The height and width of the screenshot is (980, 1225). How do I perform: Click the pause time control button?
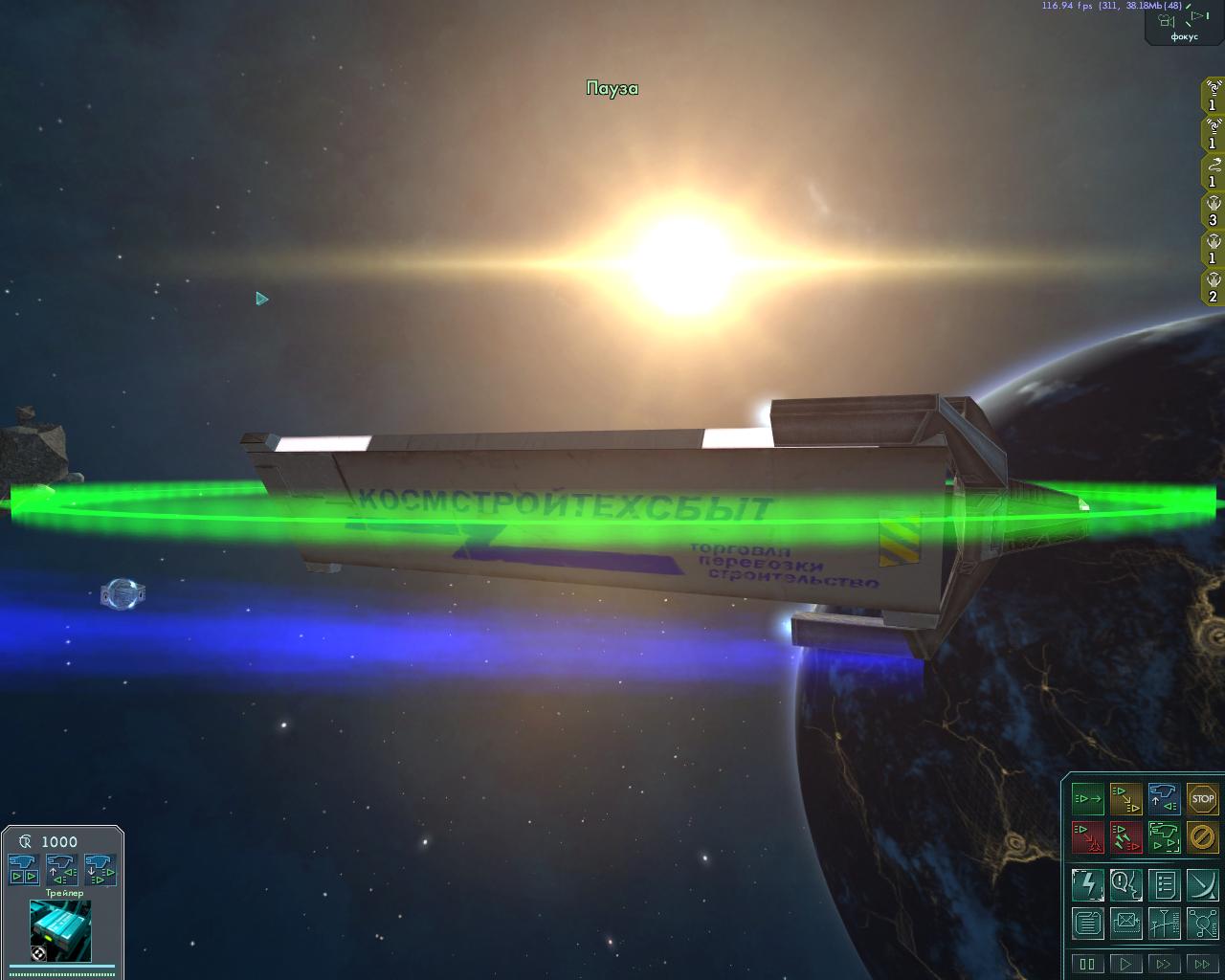pyautogui.click(x=1087, y=964)
